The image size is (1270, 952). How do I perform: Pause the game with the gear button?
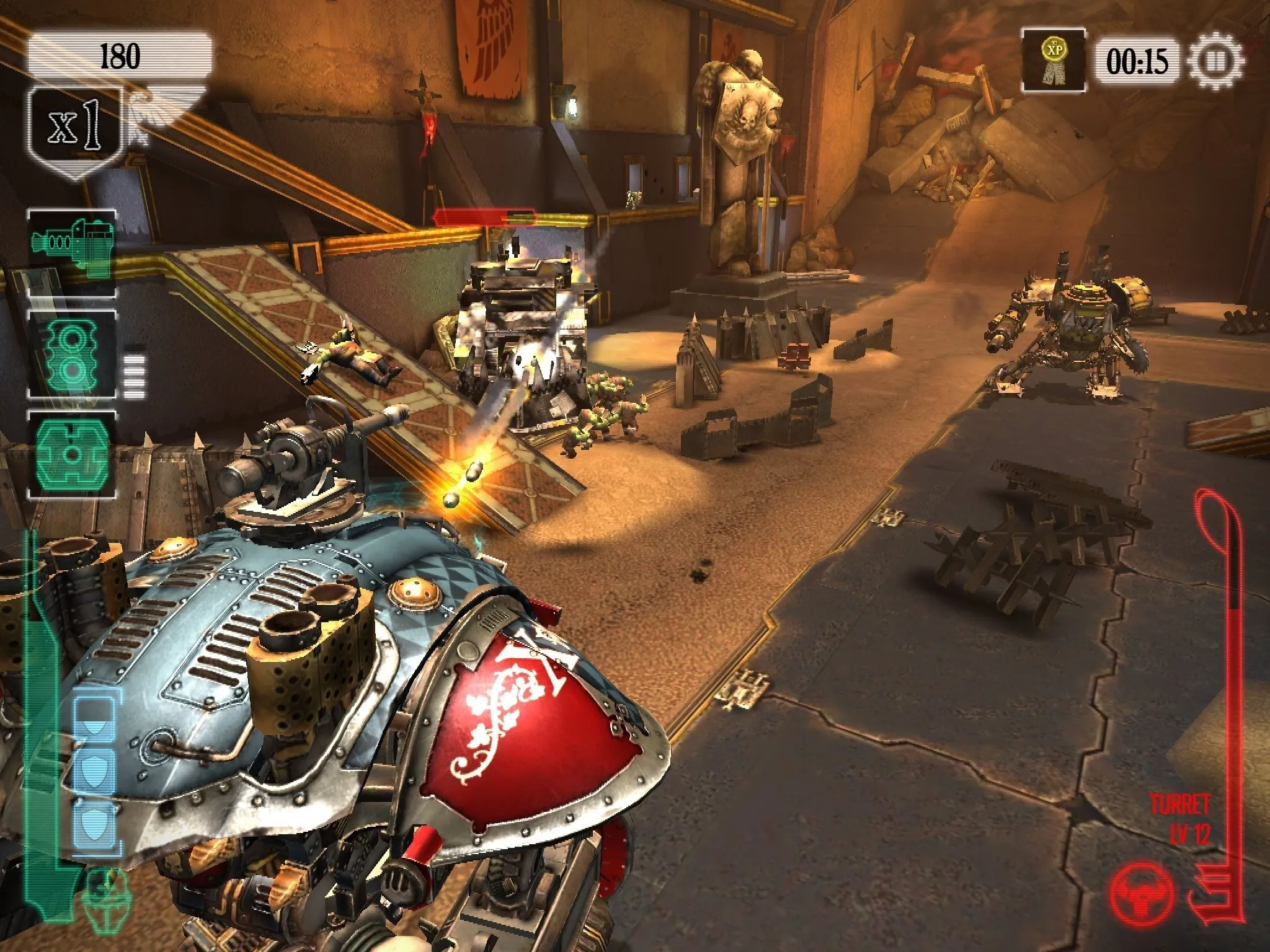pos(1215,61)
